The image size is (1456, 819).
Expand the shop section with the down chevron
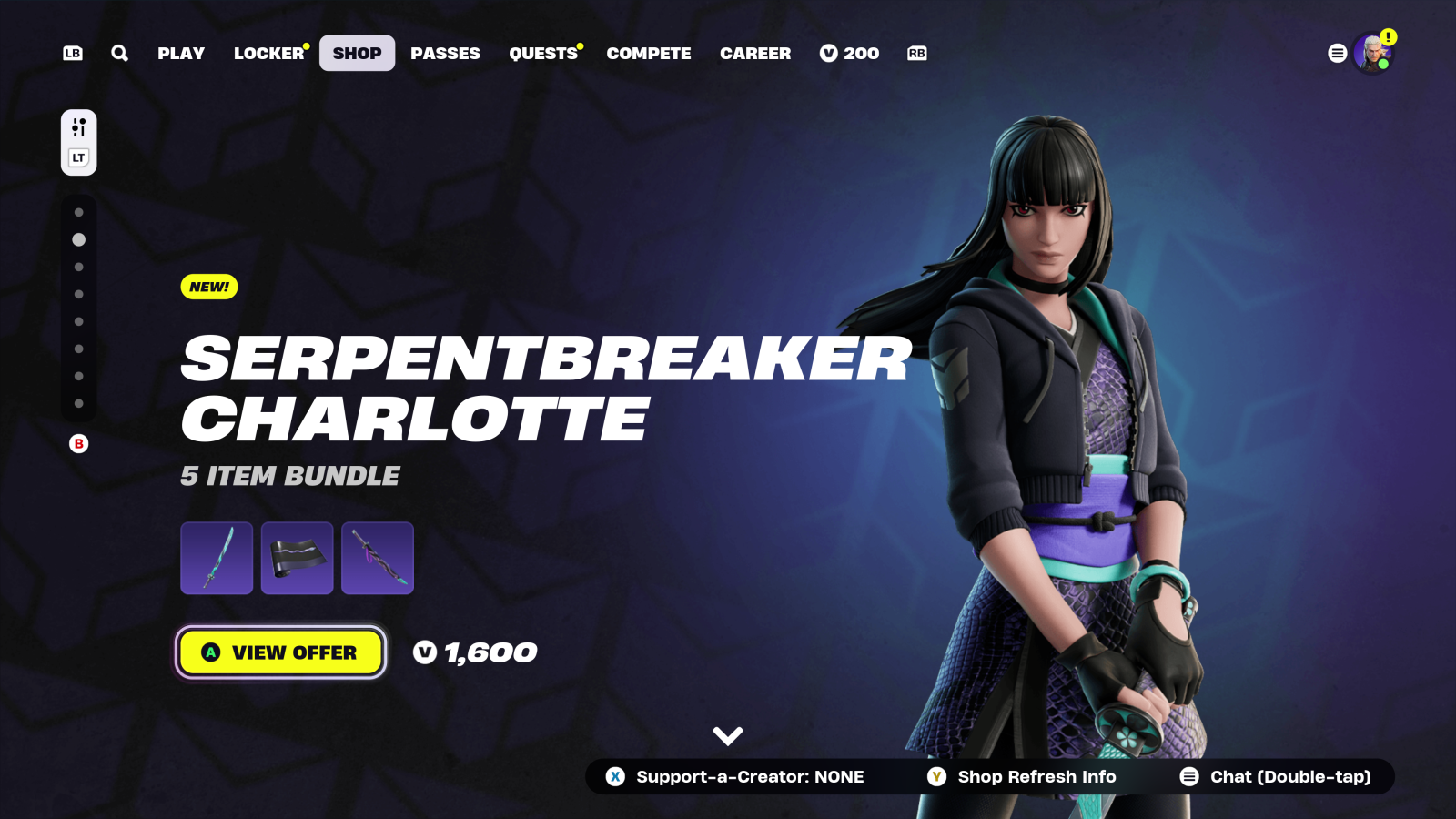click(x=726, y=734)
